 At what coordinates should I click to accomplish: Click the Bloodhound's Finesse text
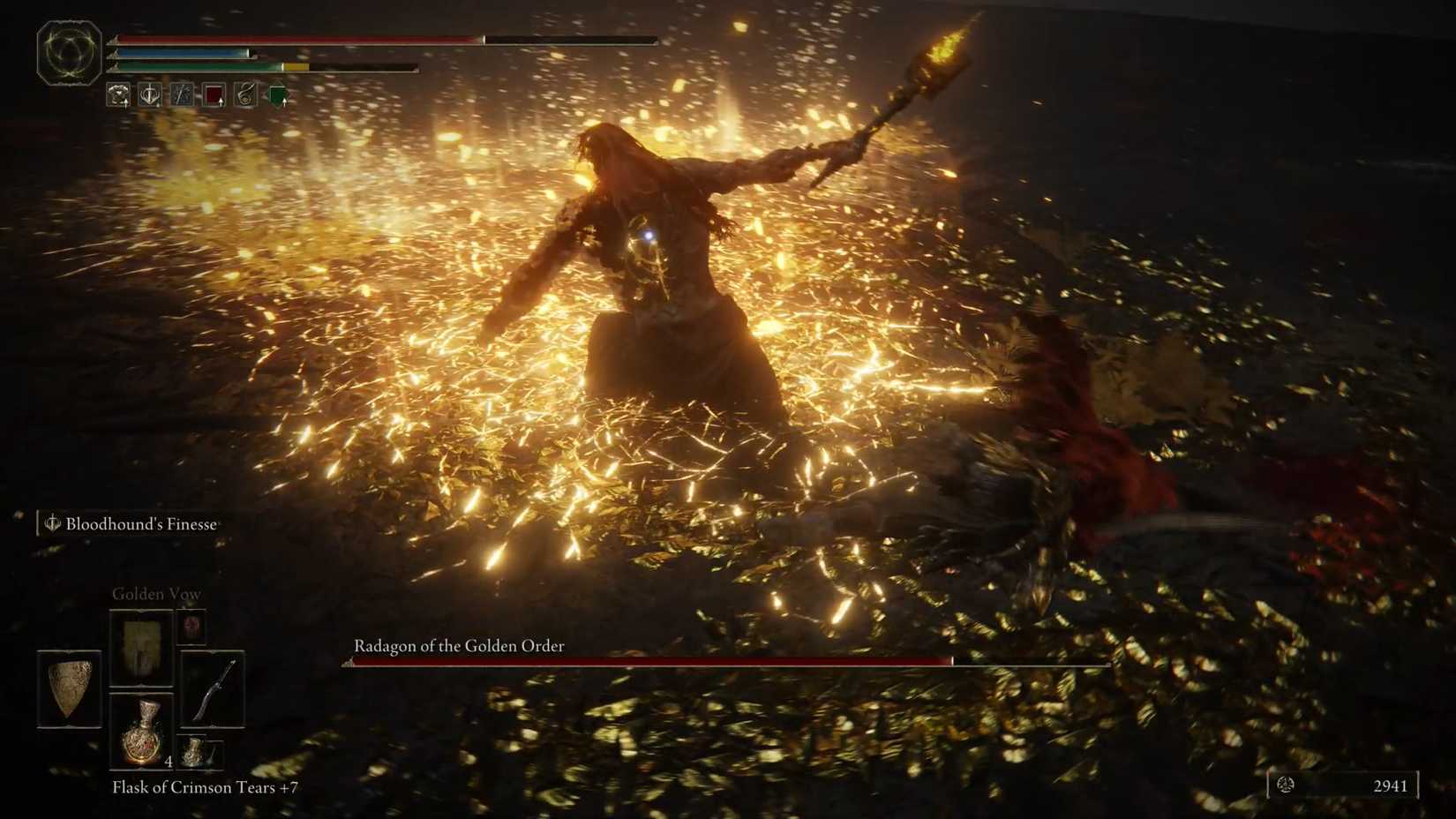pos(139,522)
